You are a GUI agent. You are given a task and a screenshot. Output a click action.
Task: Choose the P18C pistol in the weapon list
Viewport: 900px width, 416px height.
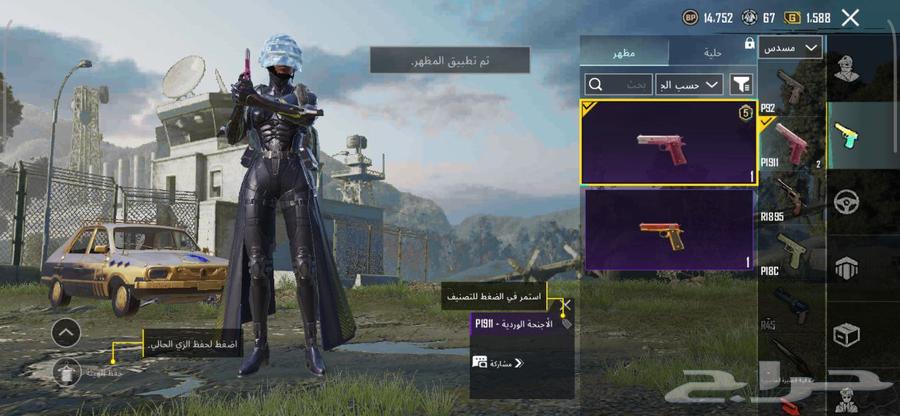point(792,253)
